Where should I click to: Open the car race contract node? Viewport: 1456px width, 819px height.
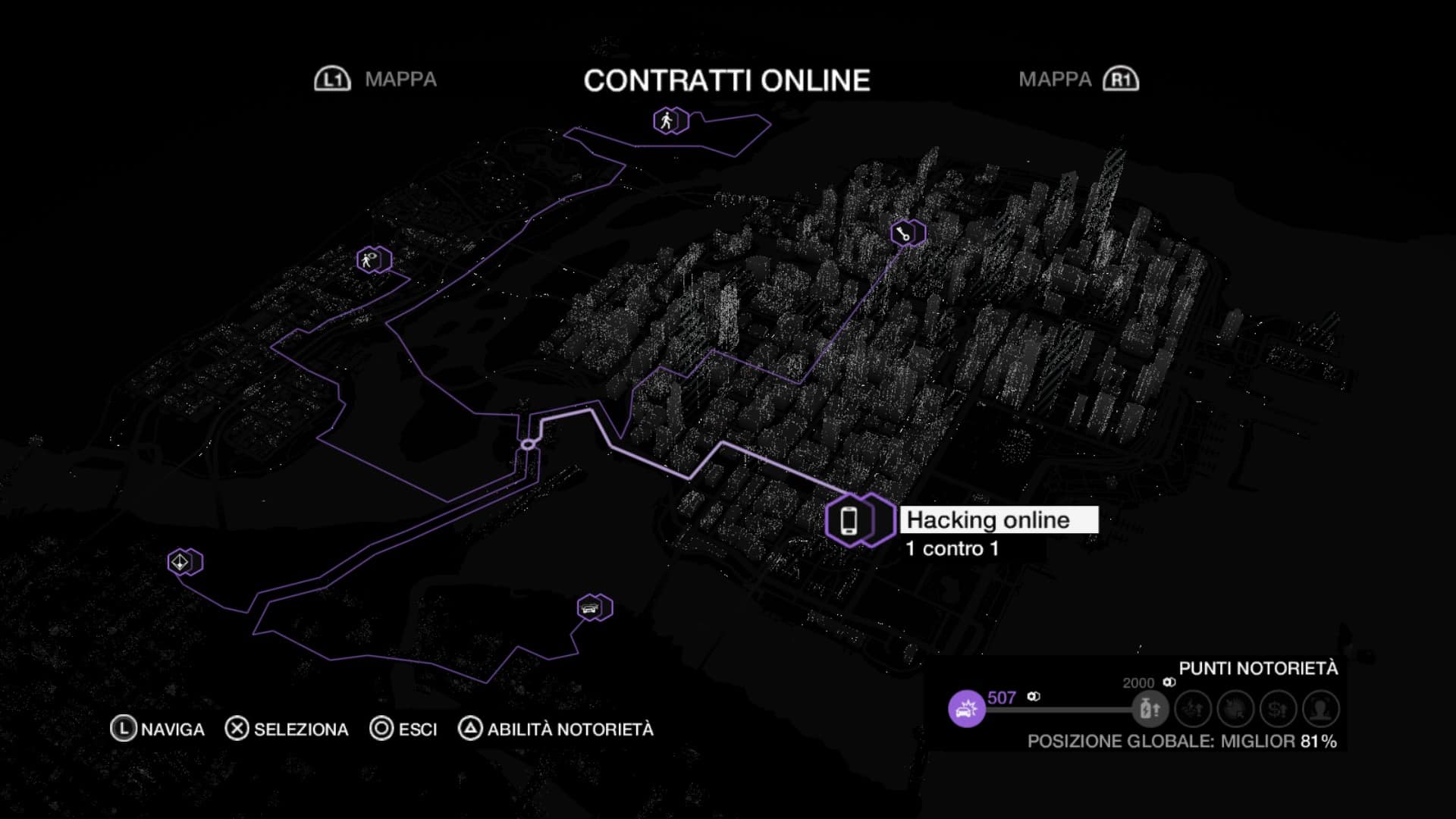pos(590,607)
